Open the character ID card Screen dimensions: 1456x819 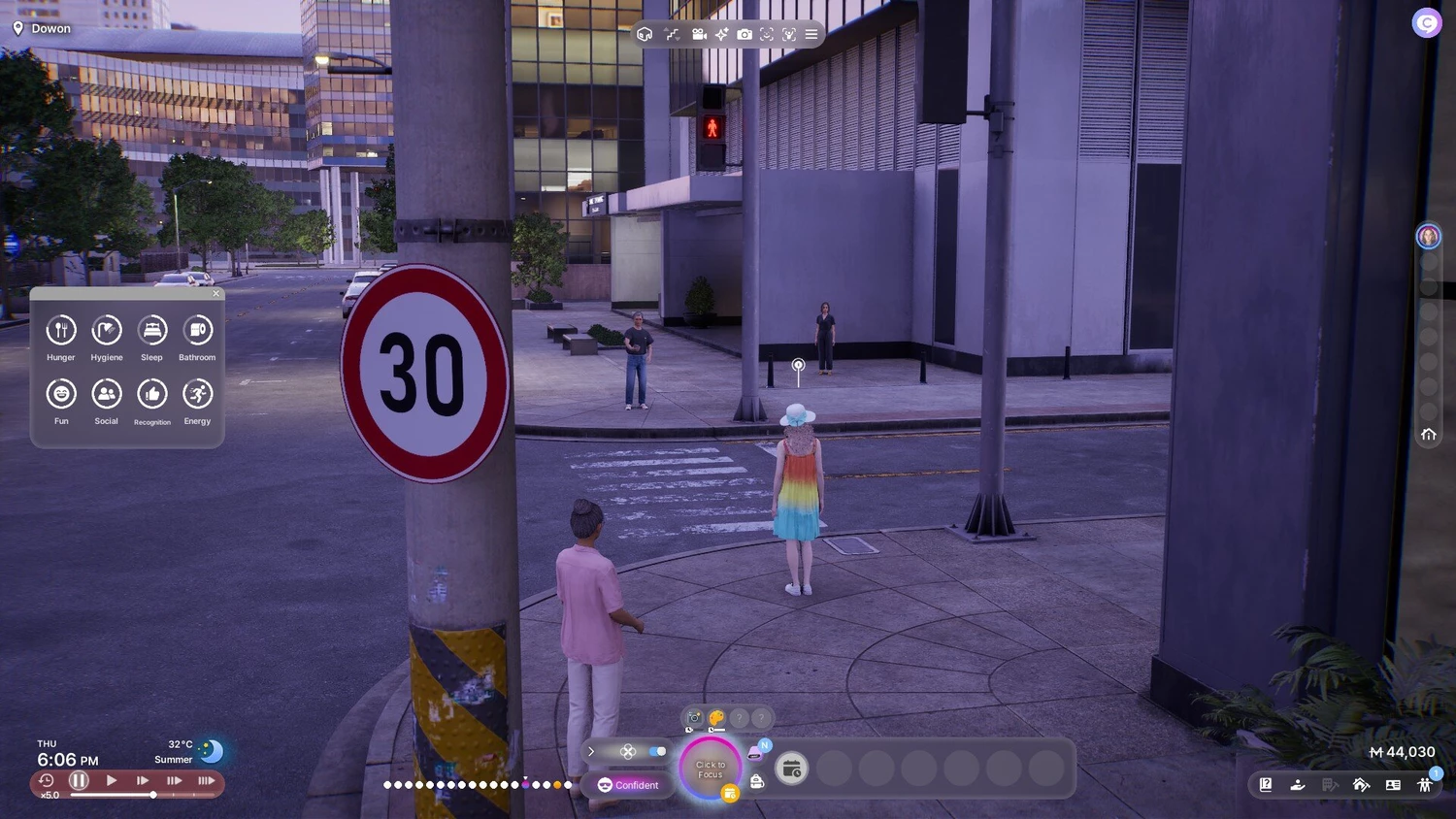click(1393, 785)
